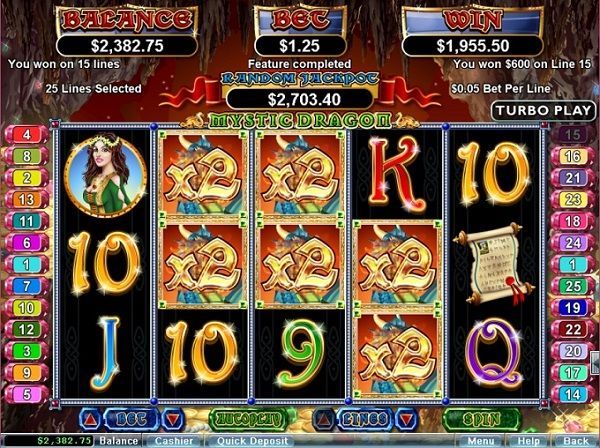600x448 pixels.
Task: Go Back to the lobby
Action: (575, 440)
